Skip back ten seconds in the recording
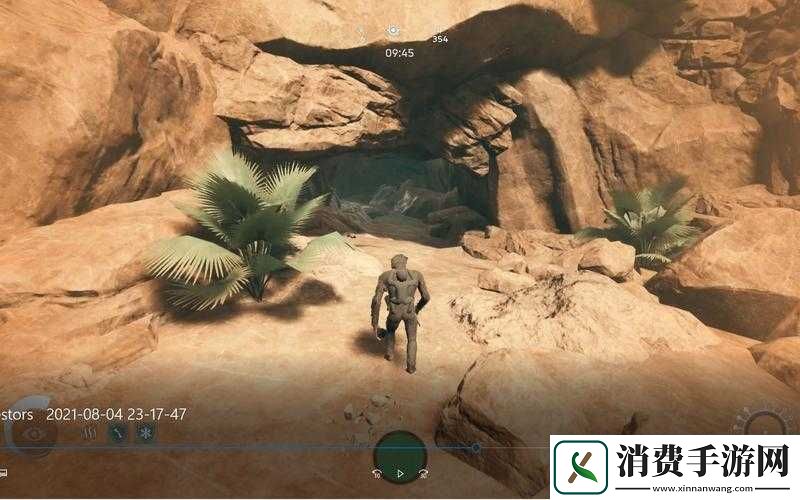 [x=377, y=473]
